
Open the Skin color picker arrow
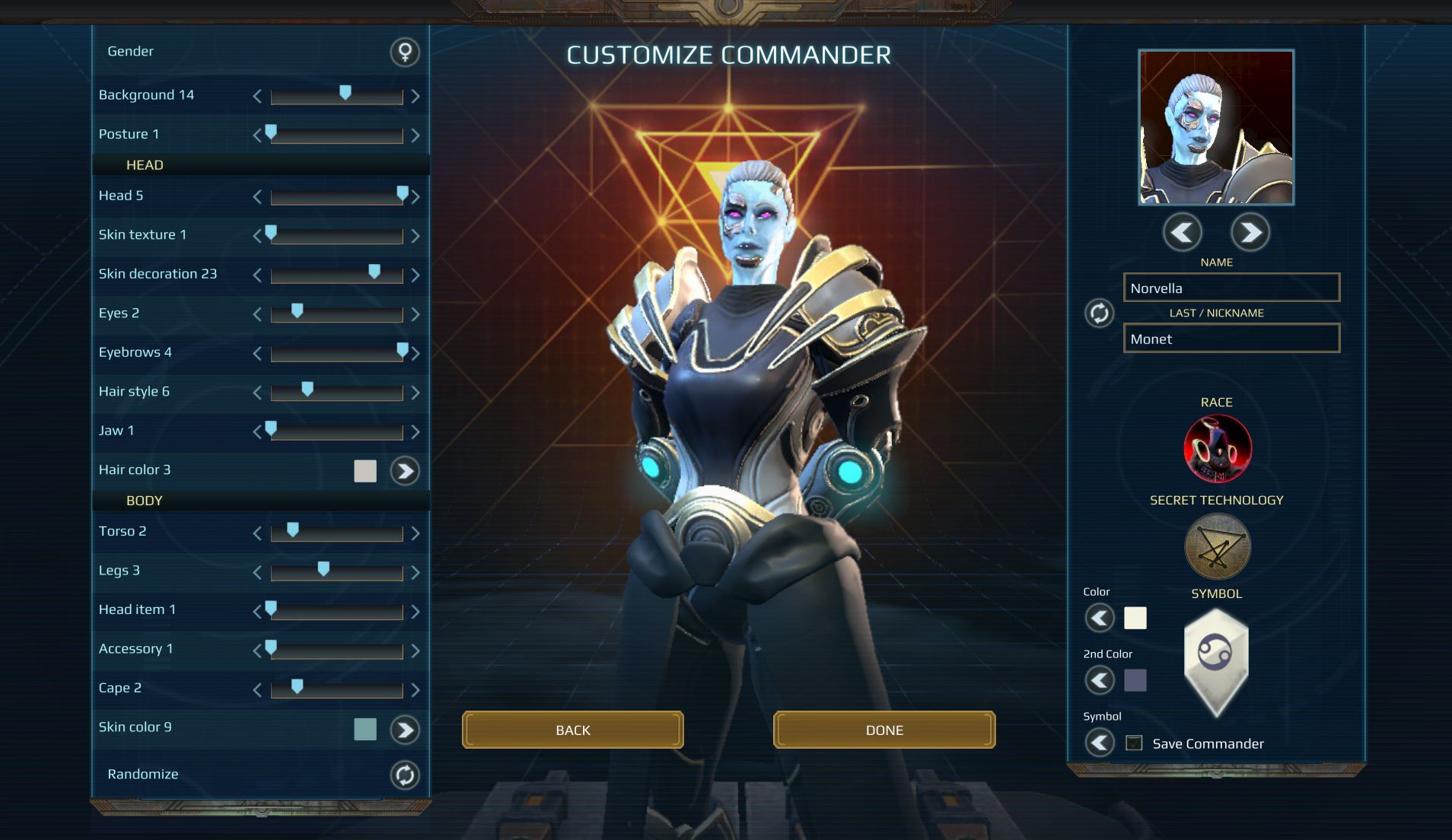(x=405, y=728)
